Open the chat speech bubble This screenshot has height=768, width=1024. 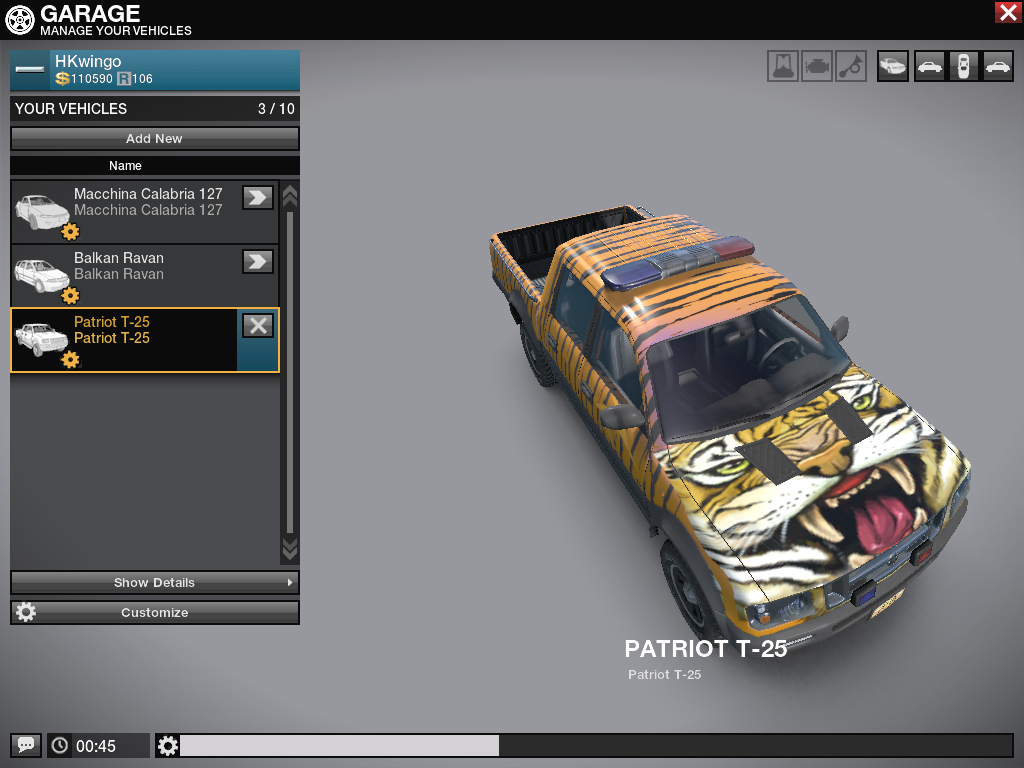click(x=26, y=745)
